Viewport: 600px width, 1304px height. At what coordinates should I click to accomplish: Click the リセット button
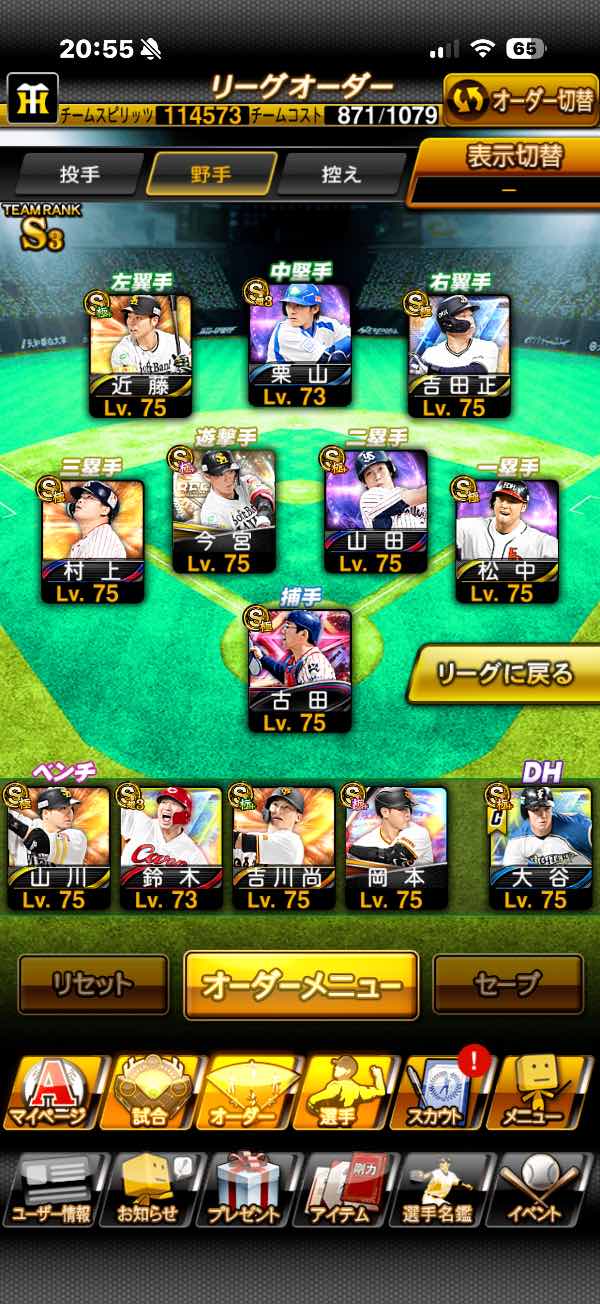tap(93, 985)
